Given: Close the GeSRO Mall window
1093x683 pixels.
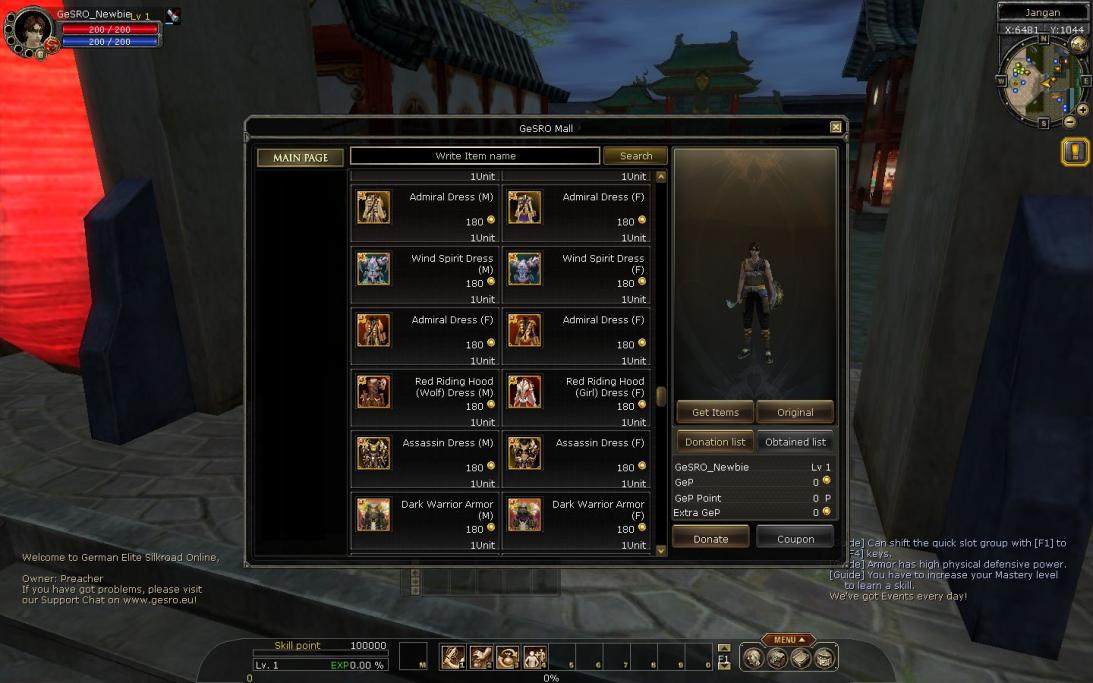Looking at the screenshot, I should pyautogui.click(x=836, y=127).
